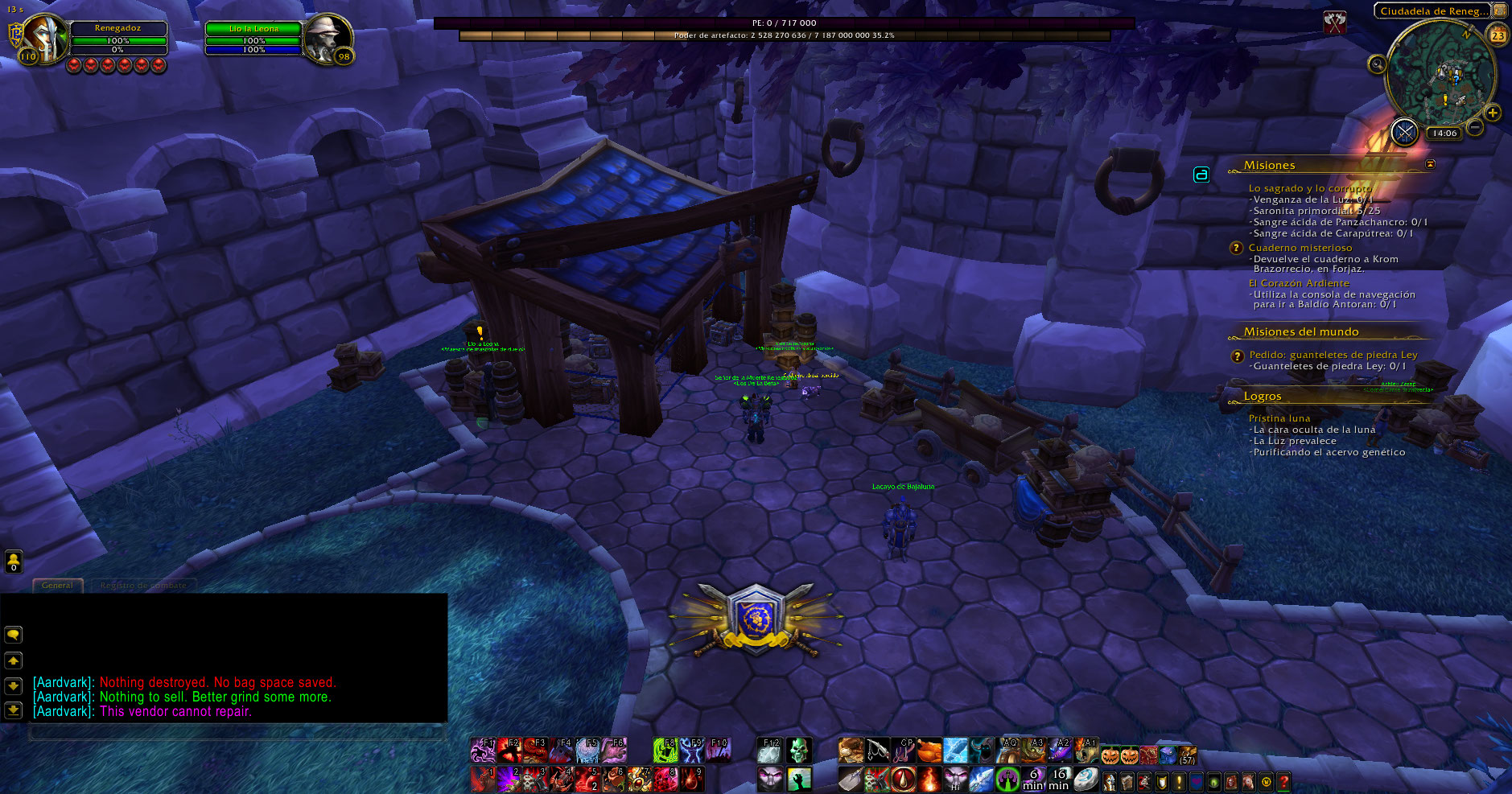Select the Lio la Leona target portrait
Image resolution: width=1512 pixels, height=794 pixels.
click(328, 38)
